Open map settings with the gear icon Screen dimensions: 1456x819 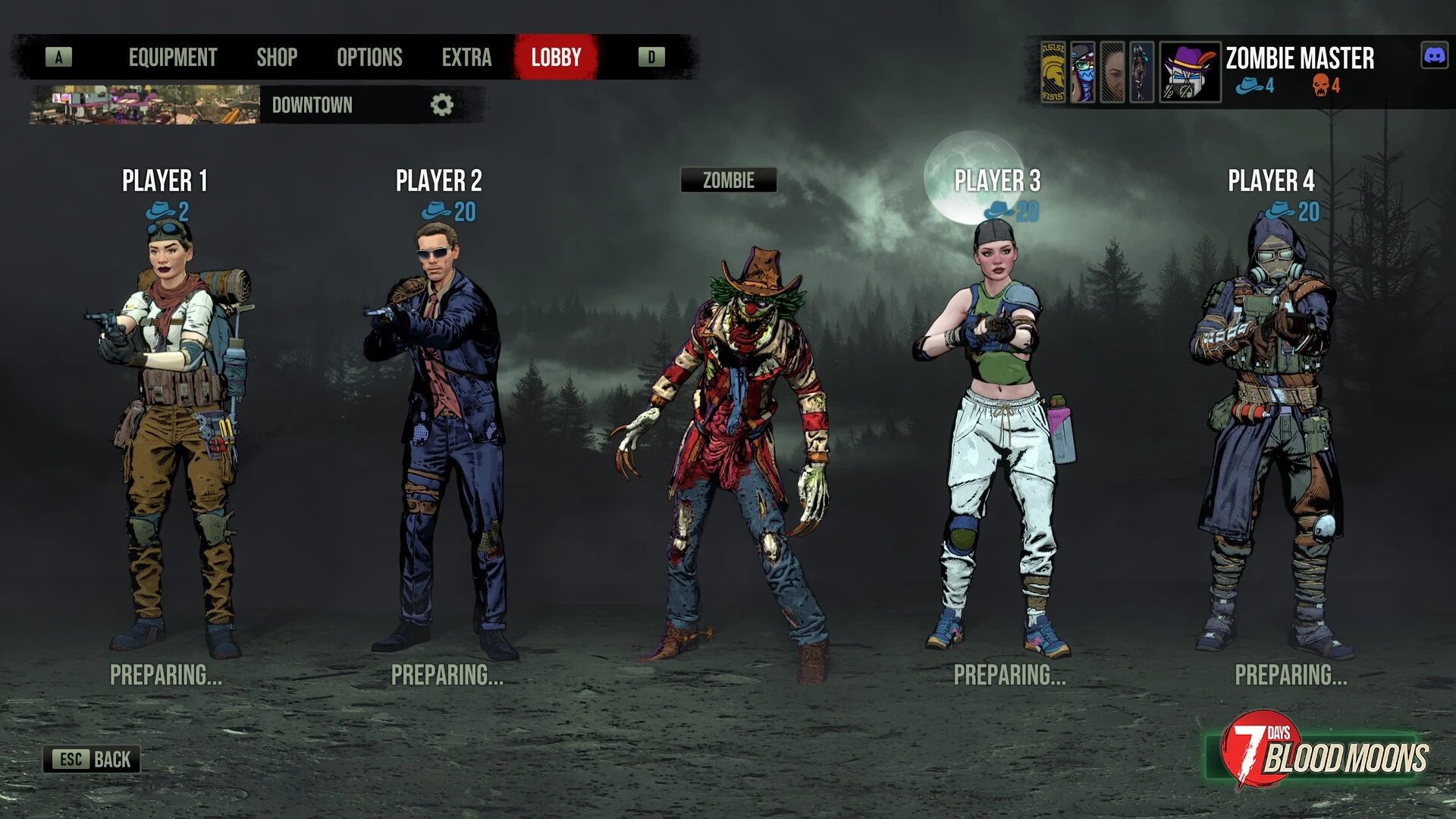click(441, 105)
